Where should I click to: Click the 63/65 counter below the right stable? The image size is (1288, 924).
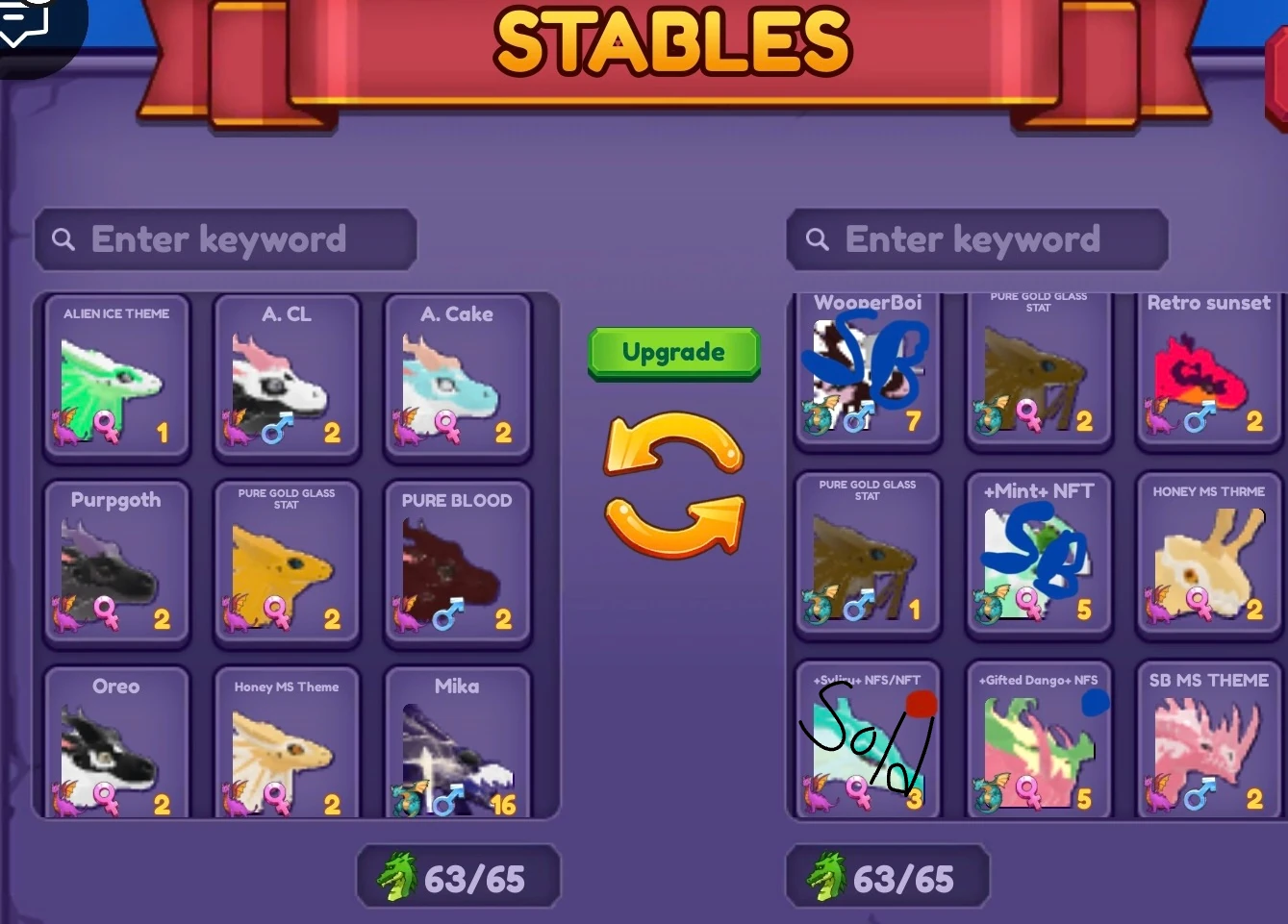pos(885,875)
